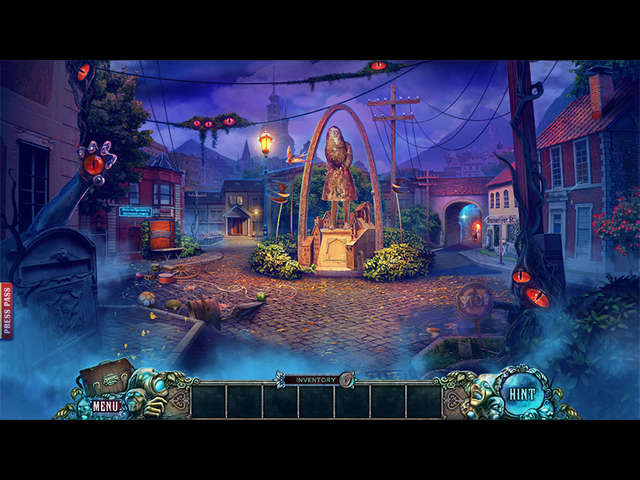Open the Menu button
Image resolution: width=640 pixels, height=480 pixels.
105,406
